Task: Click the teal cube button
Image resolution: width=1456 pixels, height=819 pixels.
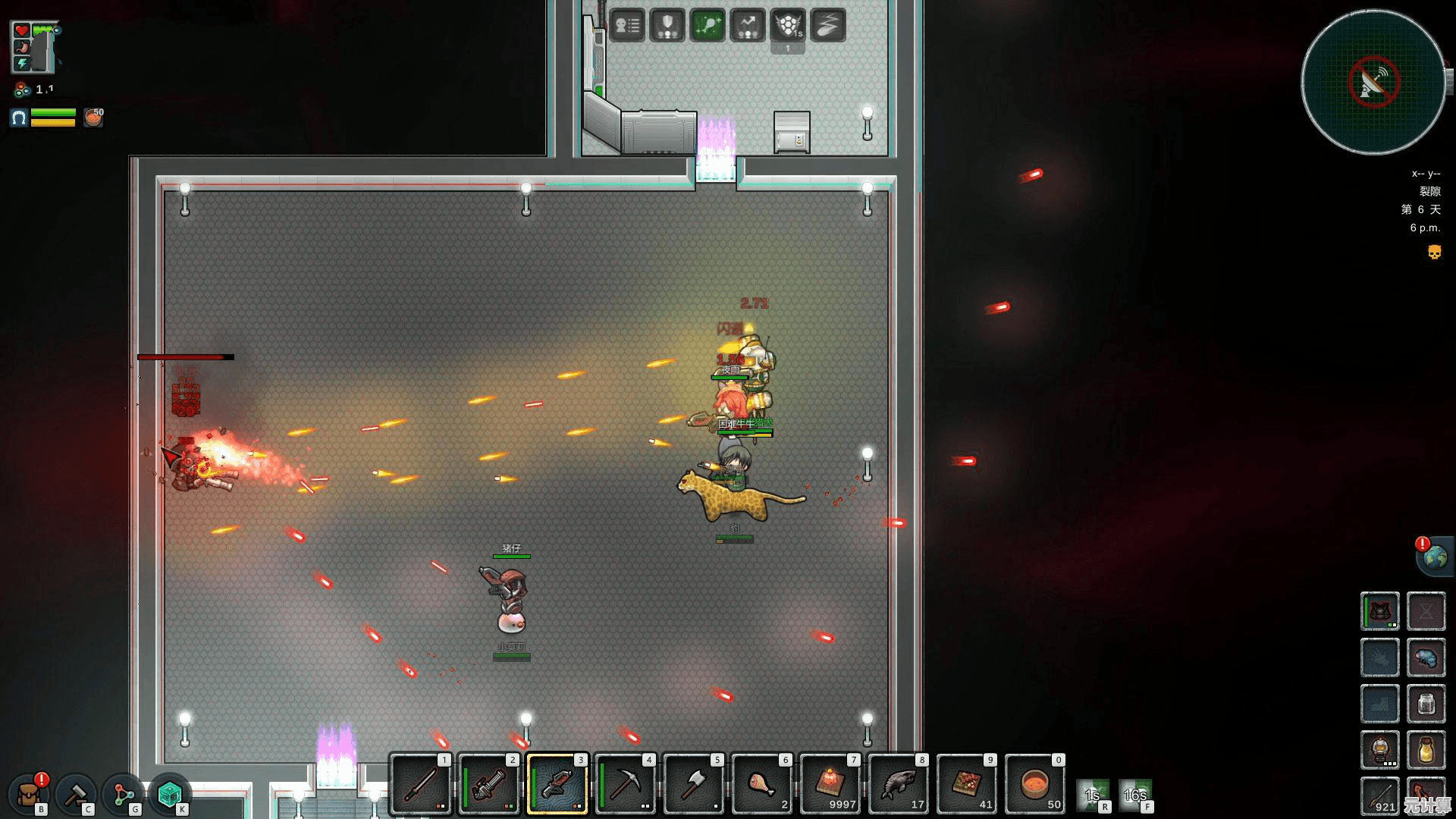Action: 169,794
